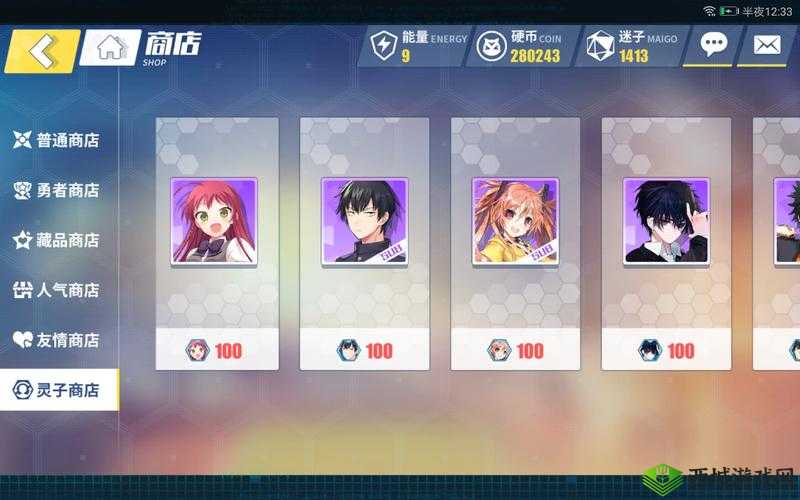Select the 人气商店 shop tab
The height and width of the screenshot is (500, 800).
click(57, 290)
